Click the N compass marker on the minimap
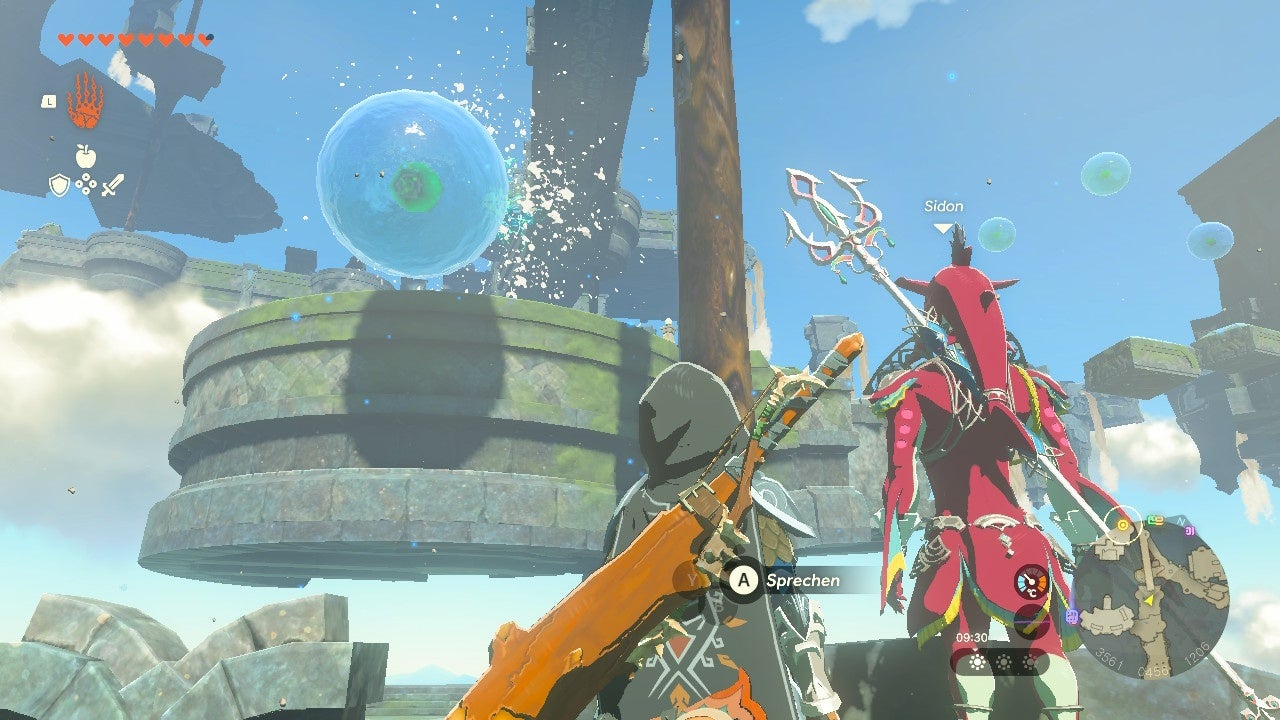1280x720 pixels. [1180, 521]
